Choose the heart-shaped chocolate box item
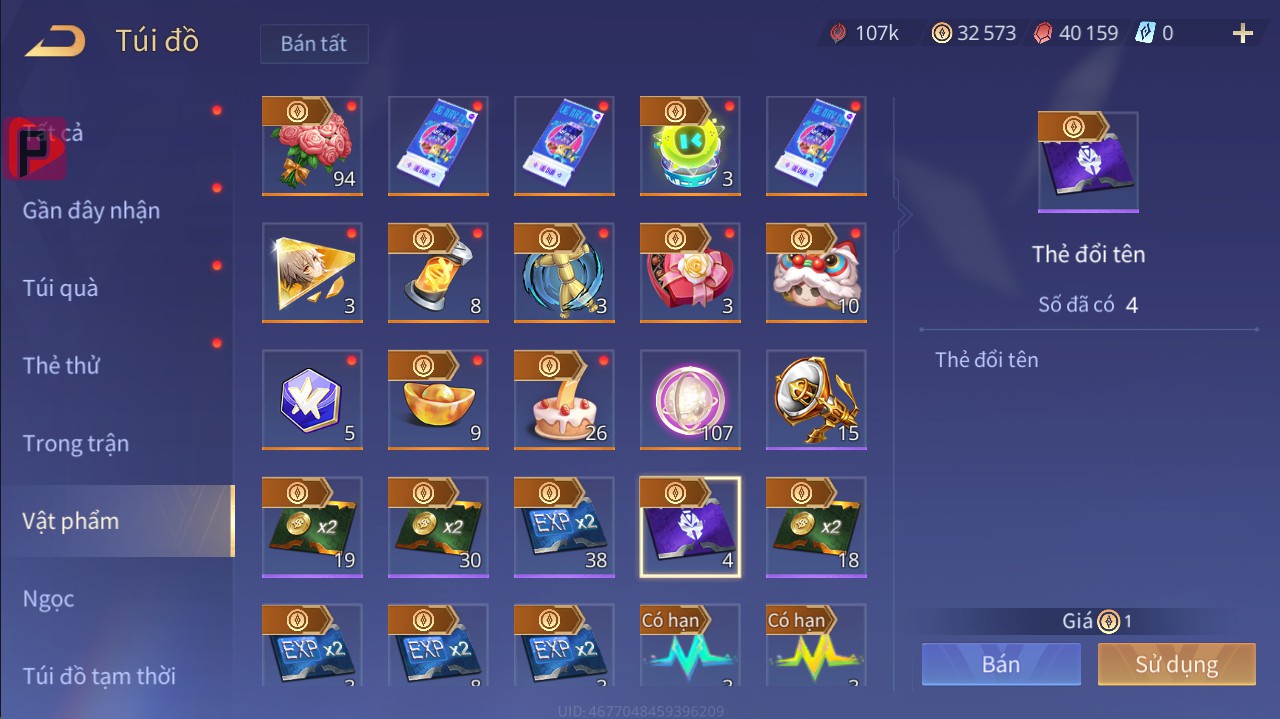This screenshot has width=1280, height=719. [690, 272]
